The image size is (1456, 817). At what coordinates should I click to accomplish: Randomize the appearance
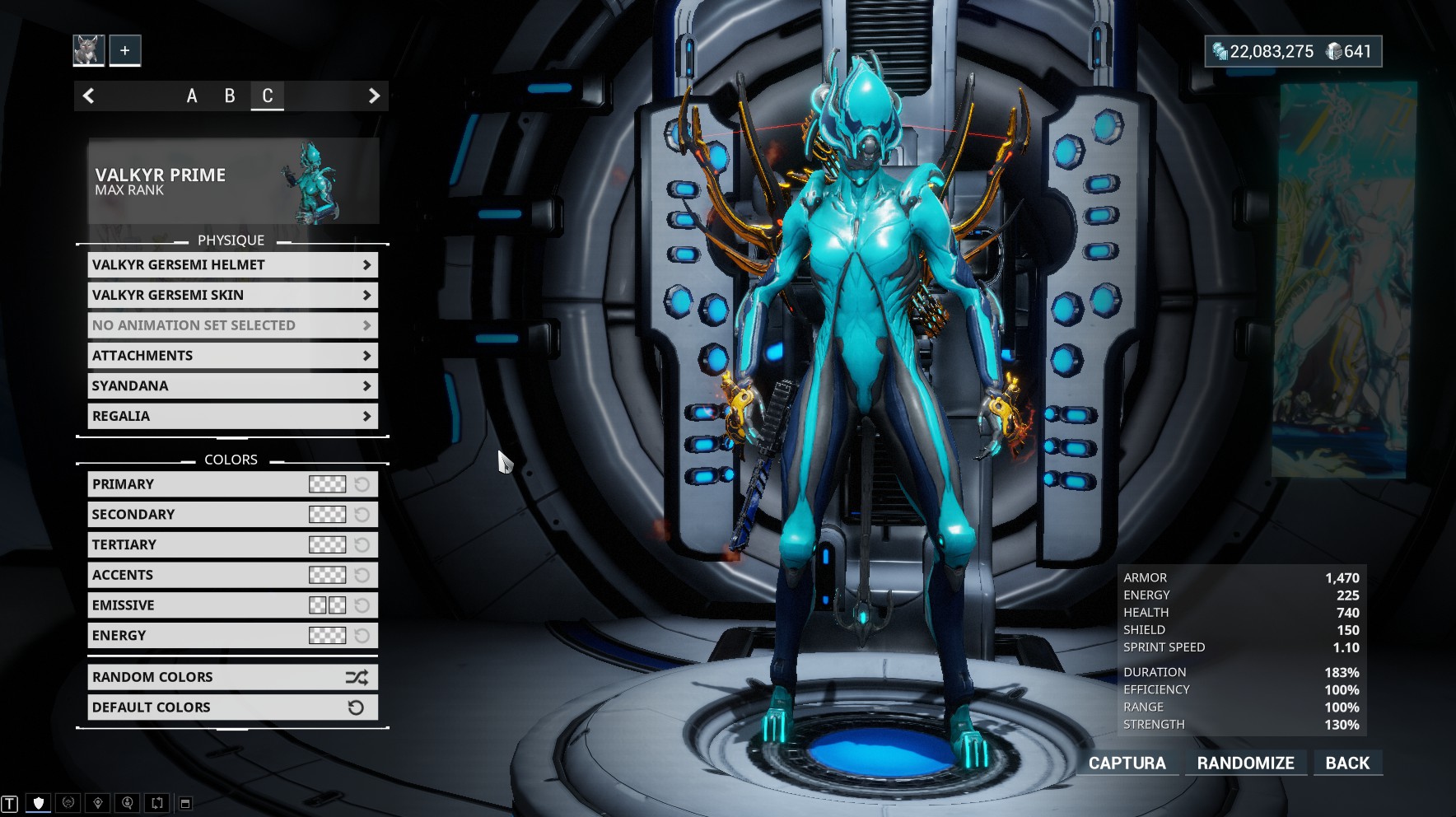(1245, 763)
